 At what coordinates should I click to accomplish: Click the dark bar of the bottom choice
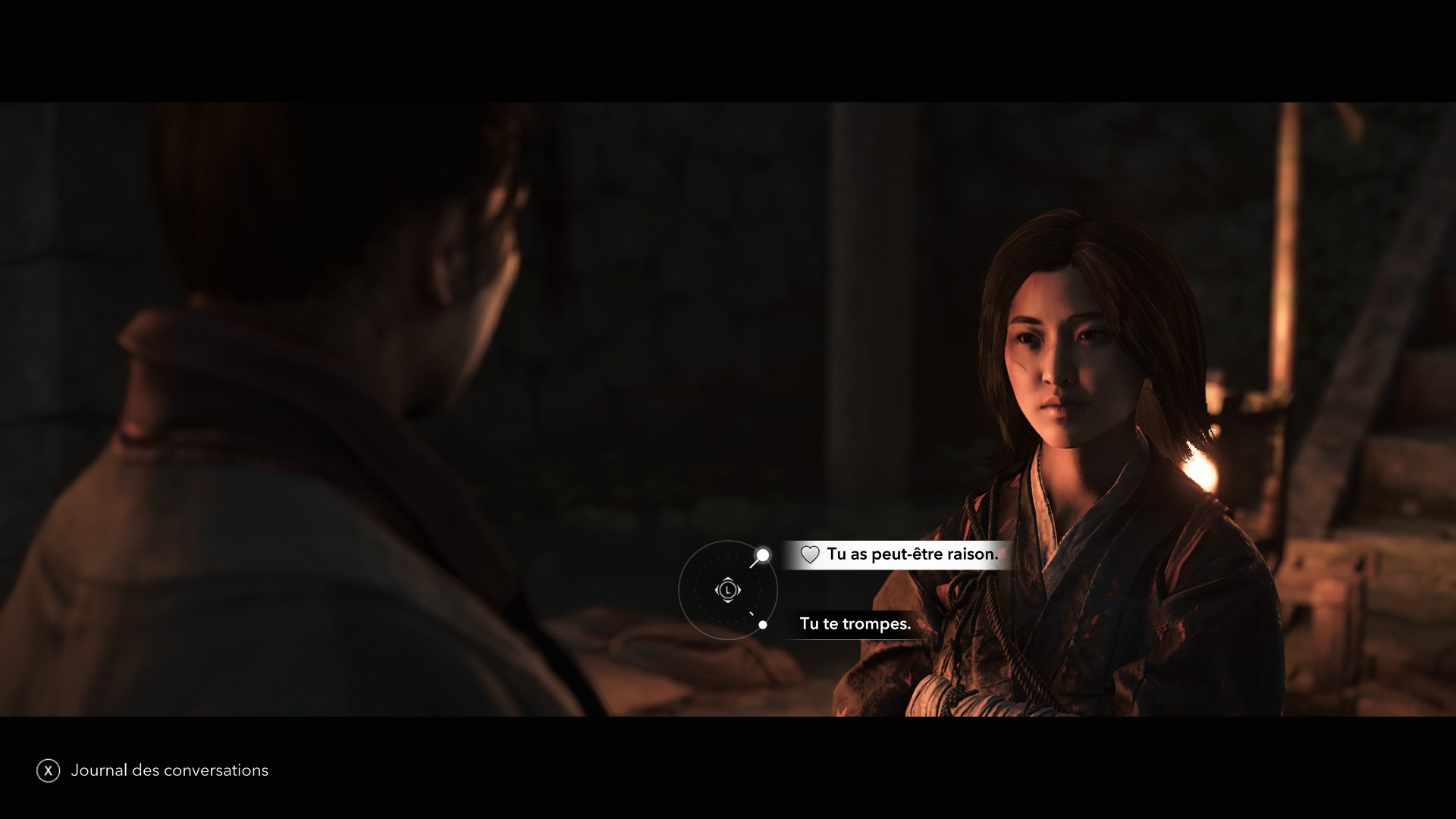pos(854,624)
